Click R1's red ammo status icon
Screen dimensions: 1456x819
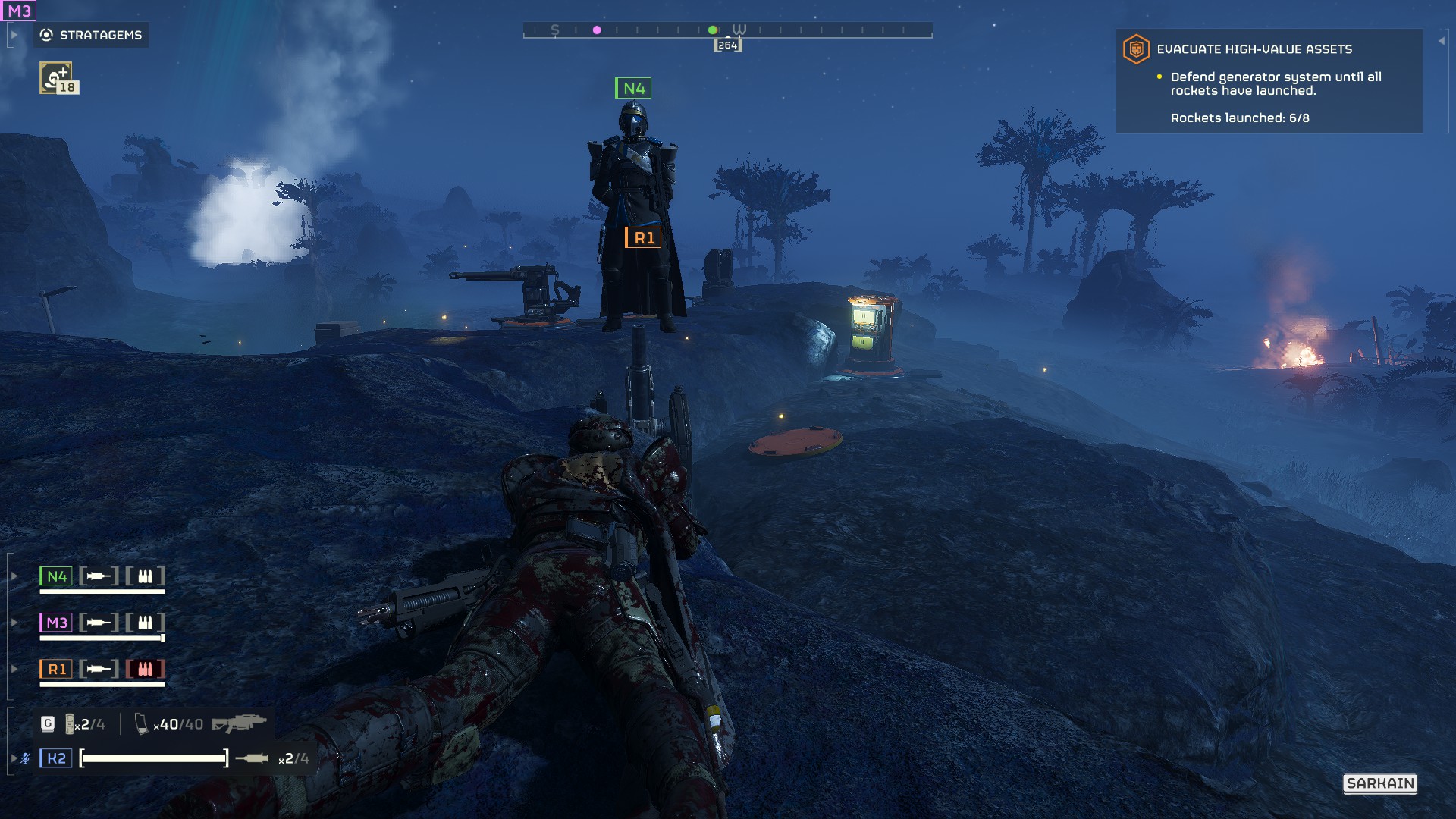[145, 669]
